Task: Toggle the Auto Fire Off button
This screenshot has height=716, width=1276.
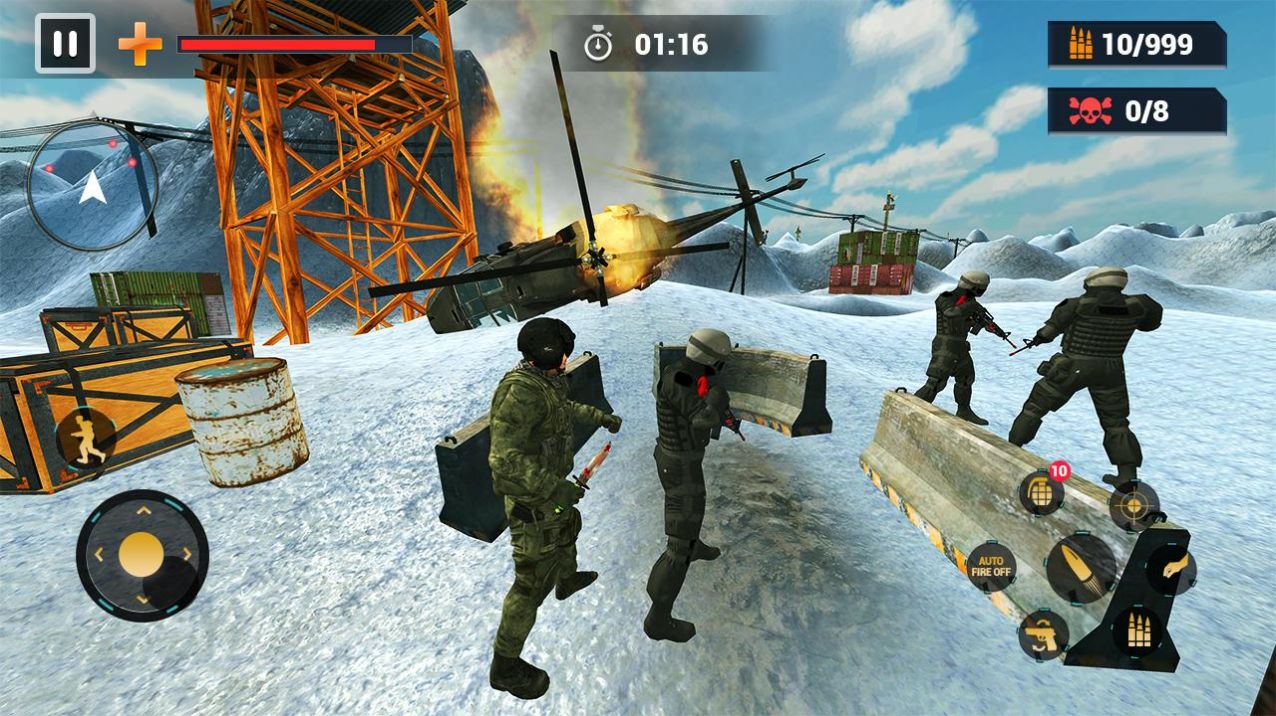Action: 991,567
